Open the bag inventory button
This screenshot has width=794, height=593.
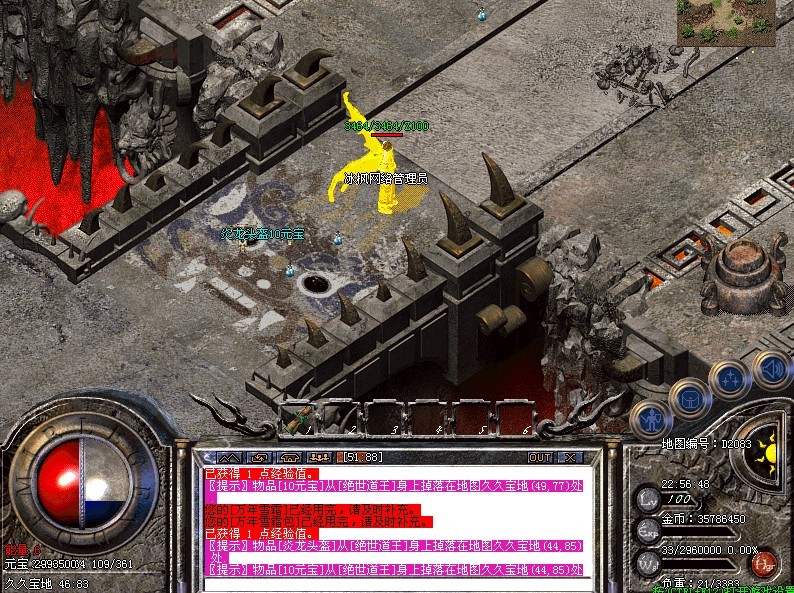690,398
